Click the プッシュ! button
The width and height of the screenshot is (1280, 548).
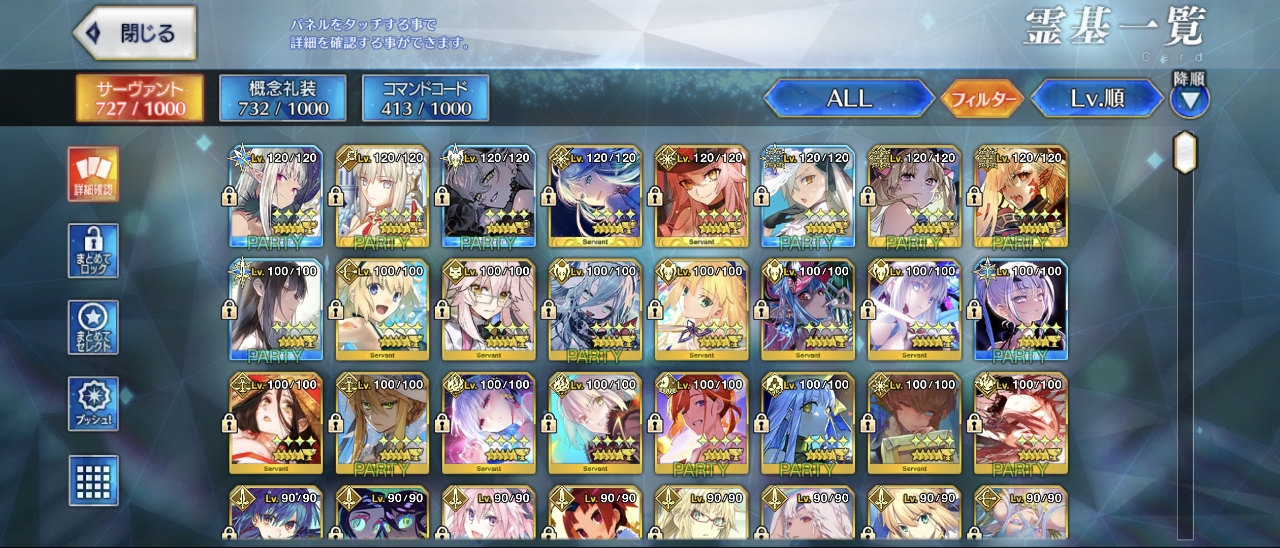point(93,403)
